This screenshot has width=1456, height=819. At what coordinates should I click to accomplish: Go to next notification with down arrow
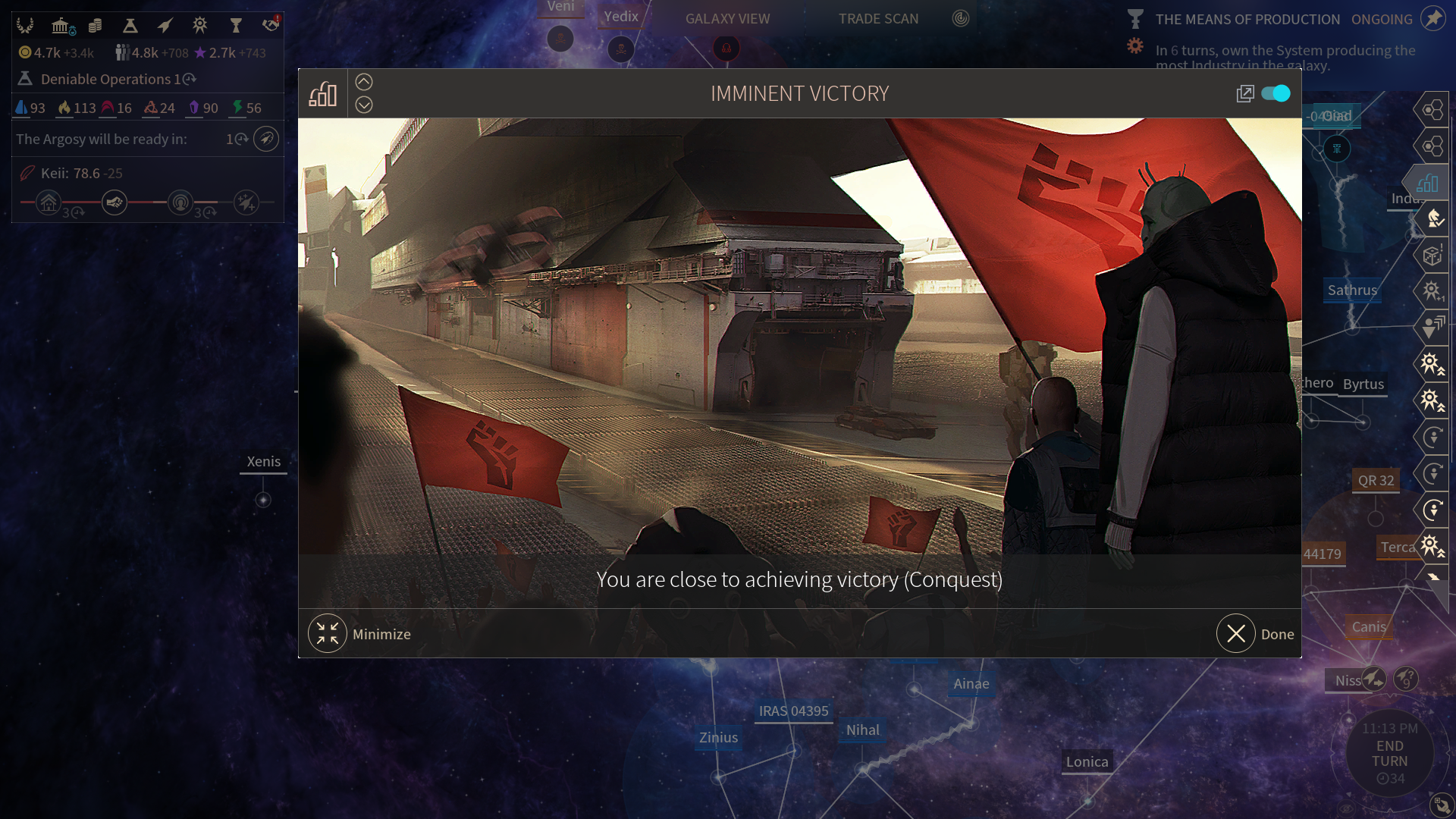click(364, 105)
